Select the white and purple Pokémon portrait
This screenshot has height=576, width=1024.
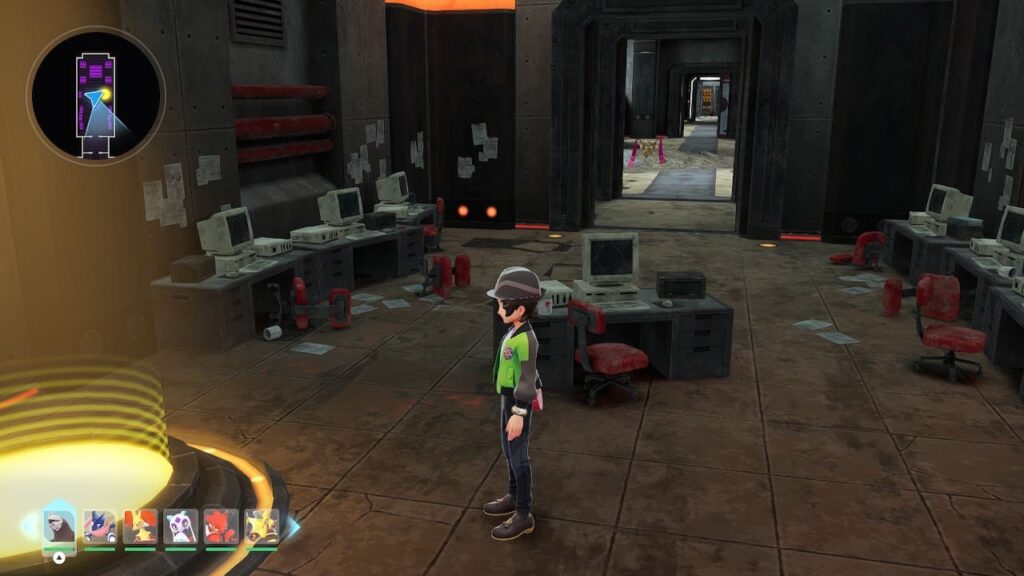(181, 526)
